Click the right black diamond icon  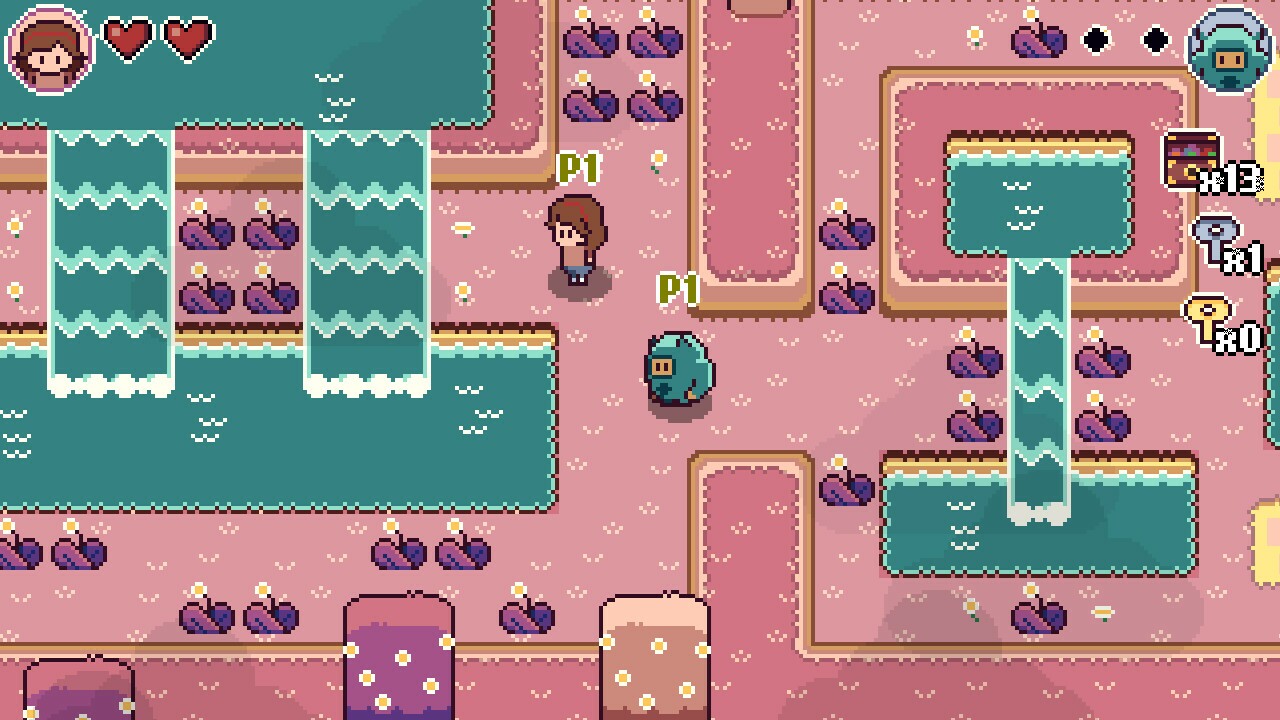(1156, 40)
